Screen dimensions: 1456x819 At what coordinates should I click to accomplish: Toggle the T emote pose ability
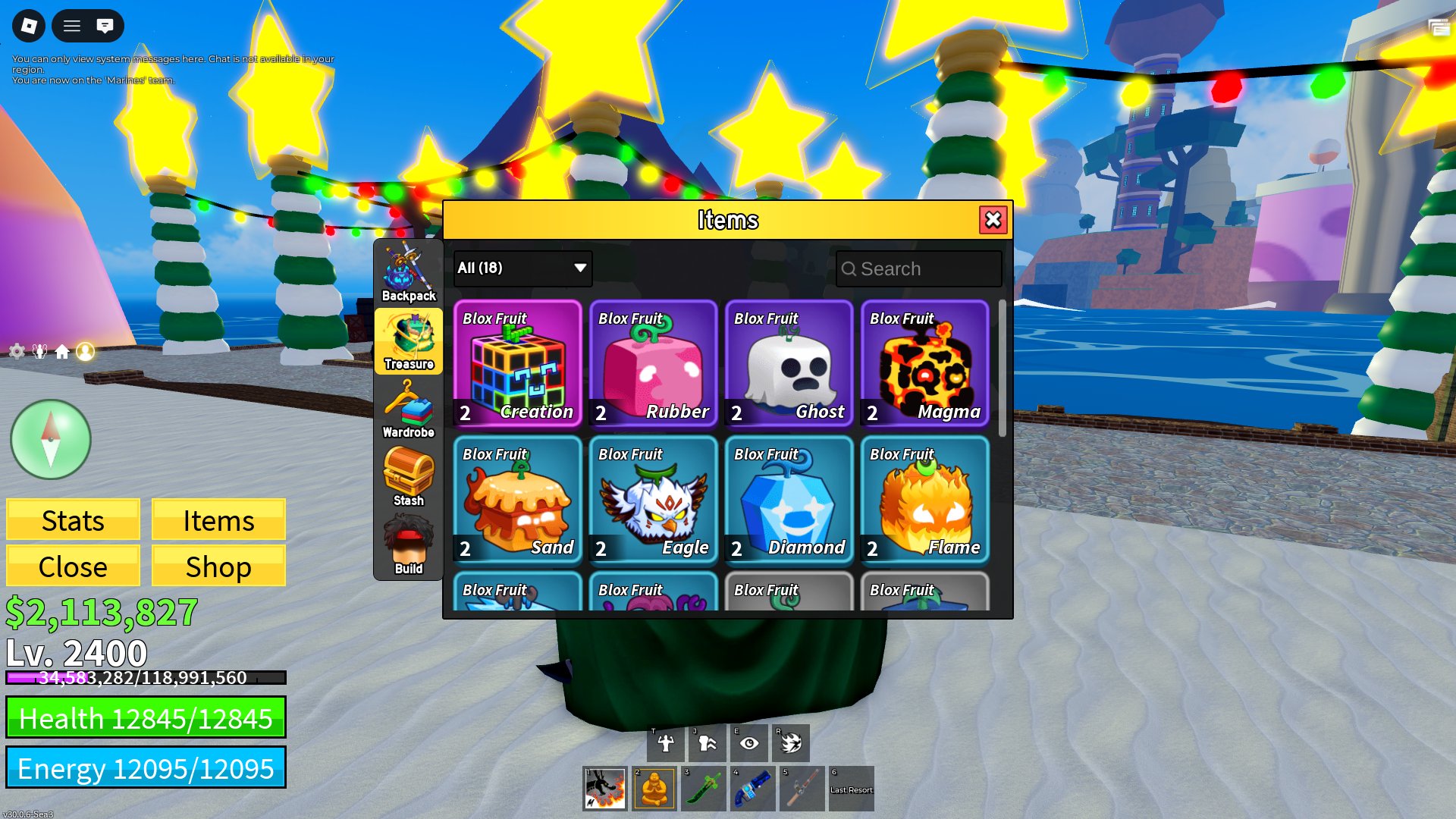(x=663, y=742)
